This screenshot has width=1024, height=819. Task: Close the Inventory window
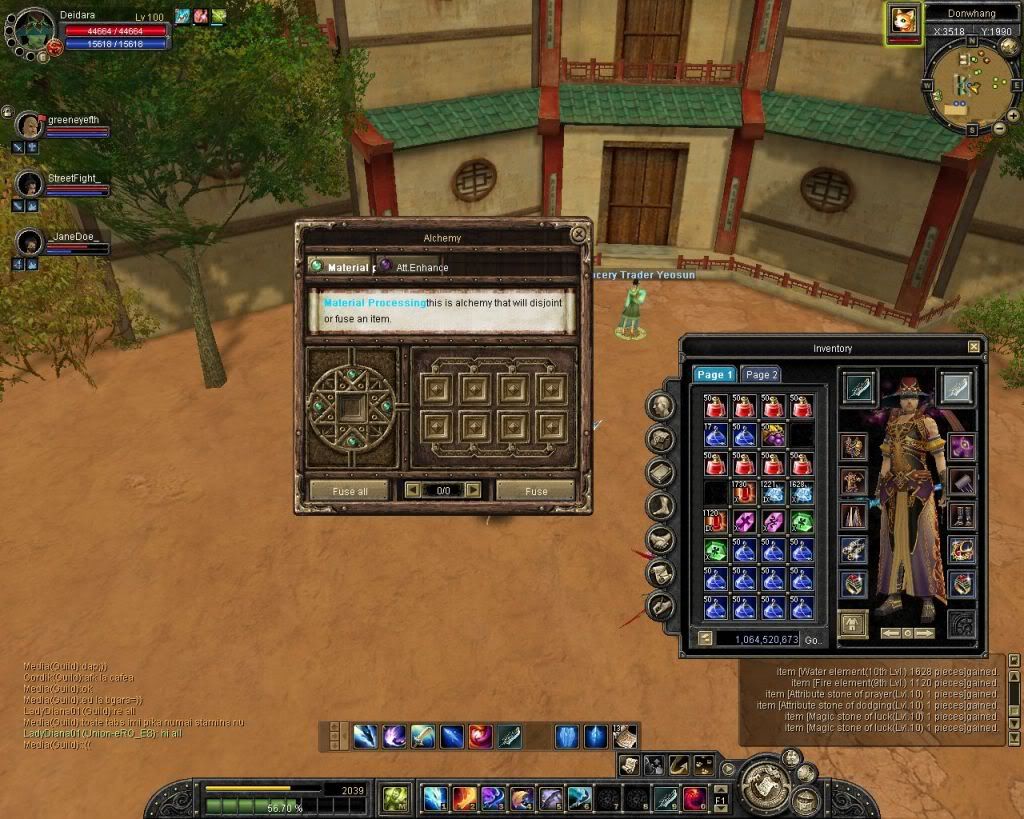click(974, 347)
